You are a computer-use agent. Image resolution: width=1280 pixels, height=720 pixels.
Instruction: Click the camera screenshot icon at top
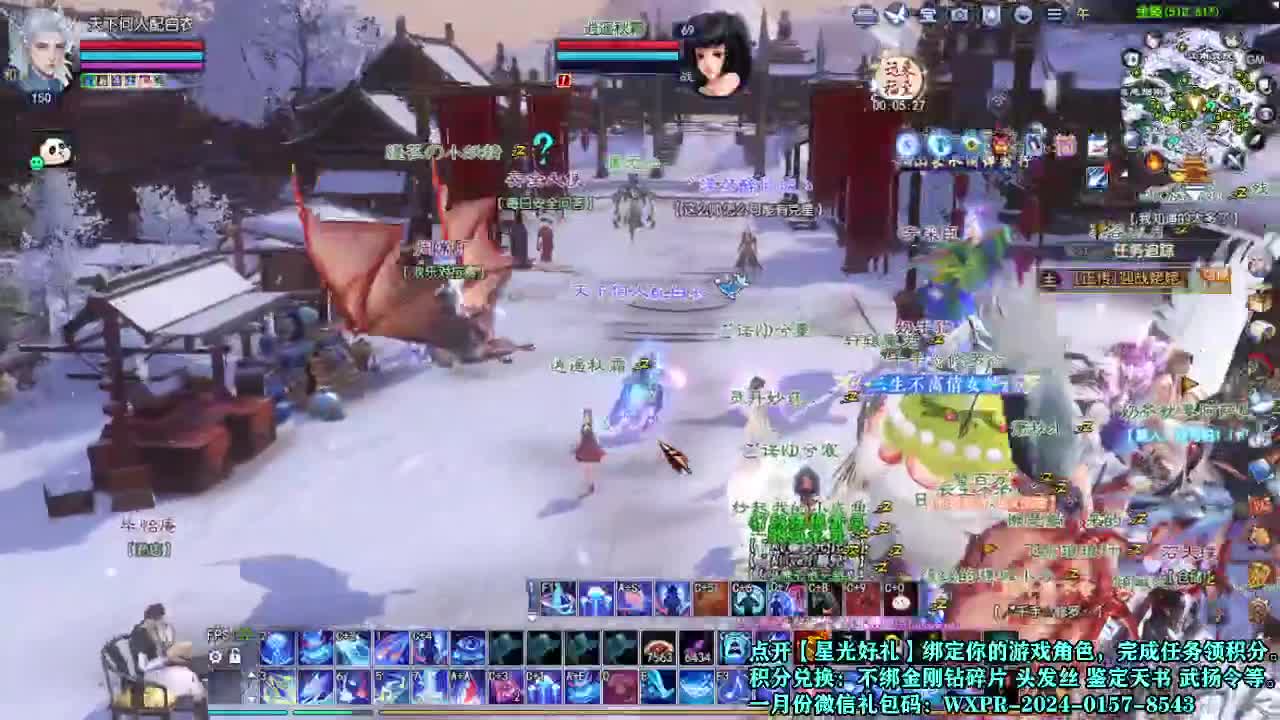(960, 13)
